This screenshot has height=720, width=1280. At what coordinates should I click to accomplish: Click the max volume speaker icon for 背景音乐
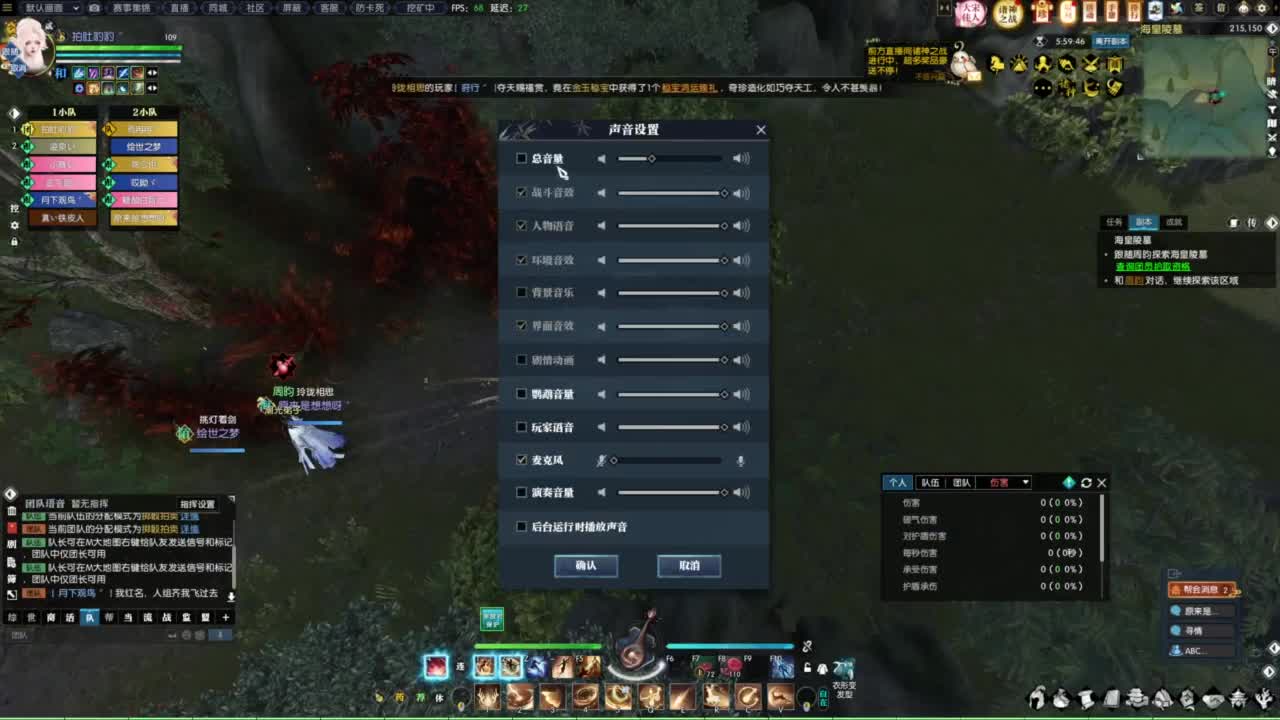click(x=742, y=293)
